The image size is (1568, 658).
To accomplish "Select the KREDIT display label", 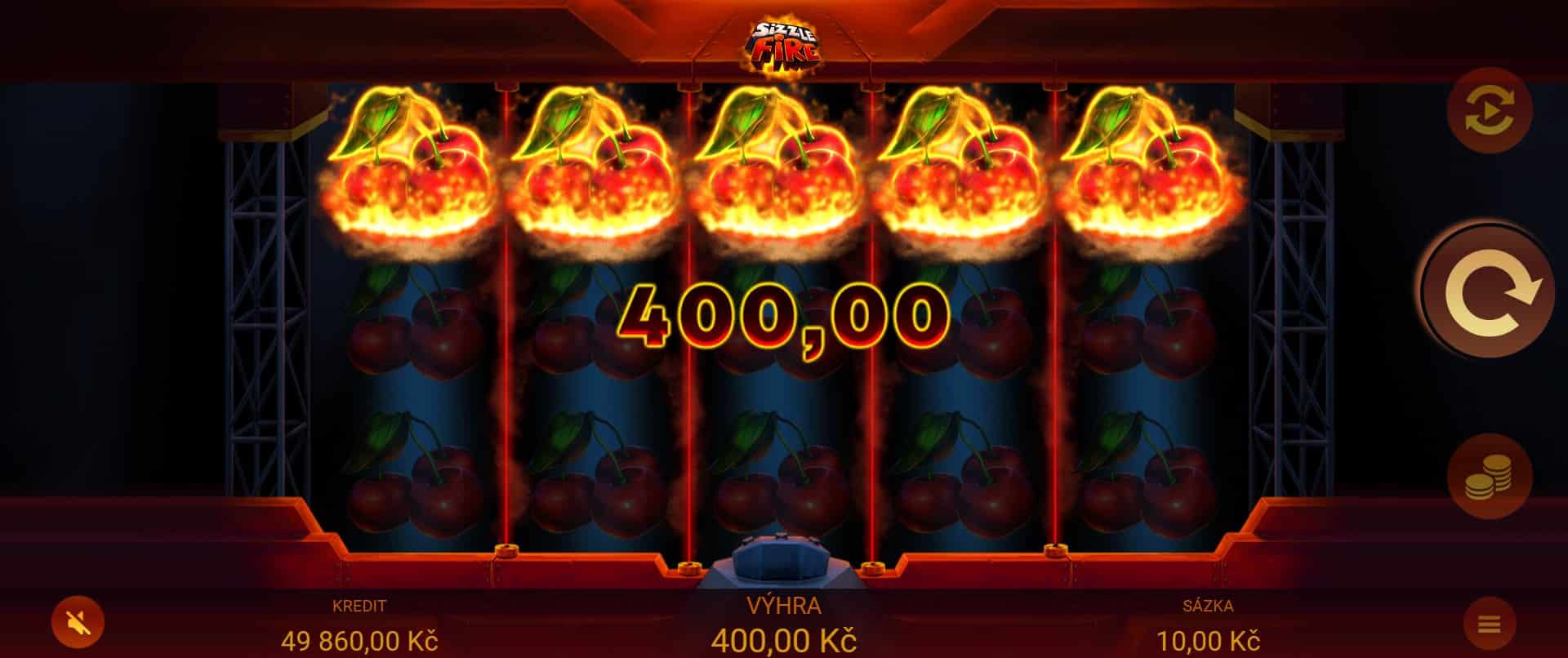I will click(x=359, y=607).
